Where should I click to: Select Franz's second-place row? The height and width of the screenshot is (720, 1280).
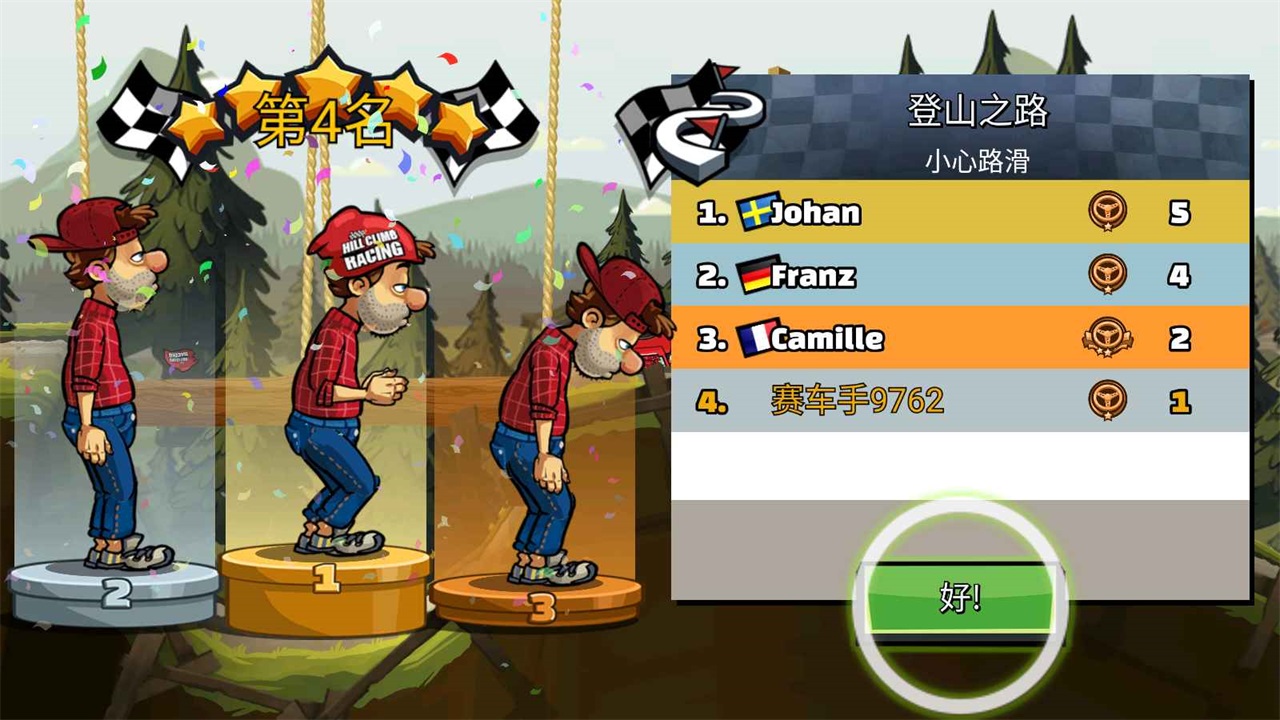coord(960,275)
